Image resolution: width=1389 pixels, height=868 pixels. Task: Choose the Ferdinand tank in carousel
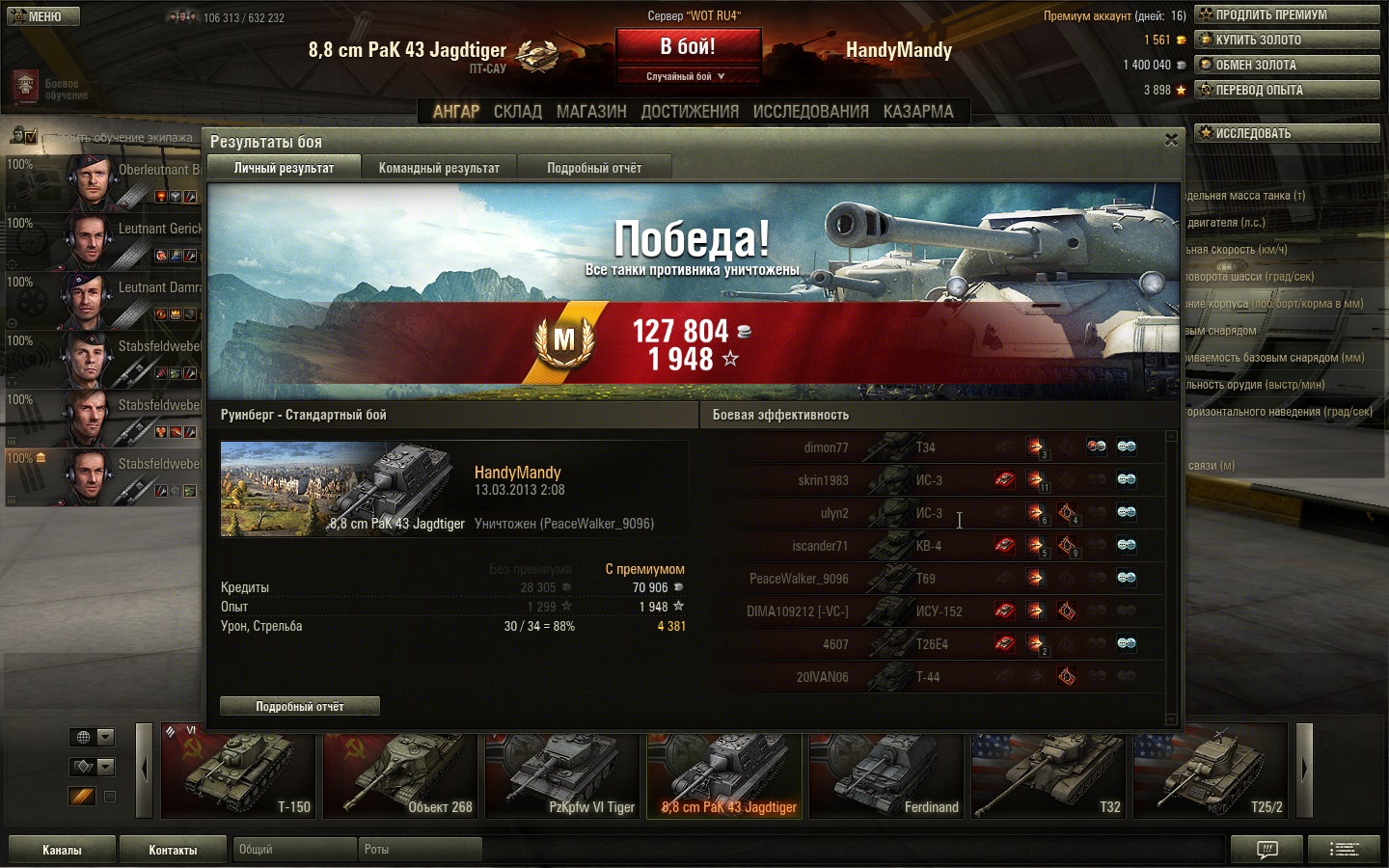point(886,775)
